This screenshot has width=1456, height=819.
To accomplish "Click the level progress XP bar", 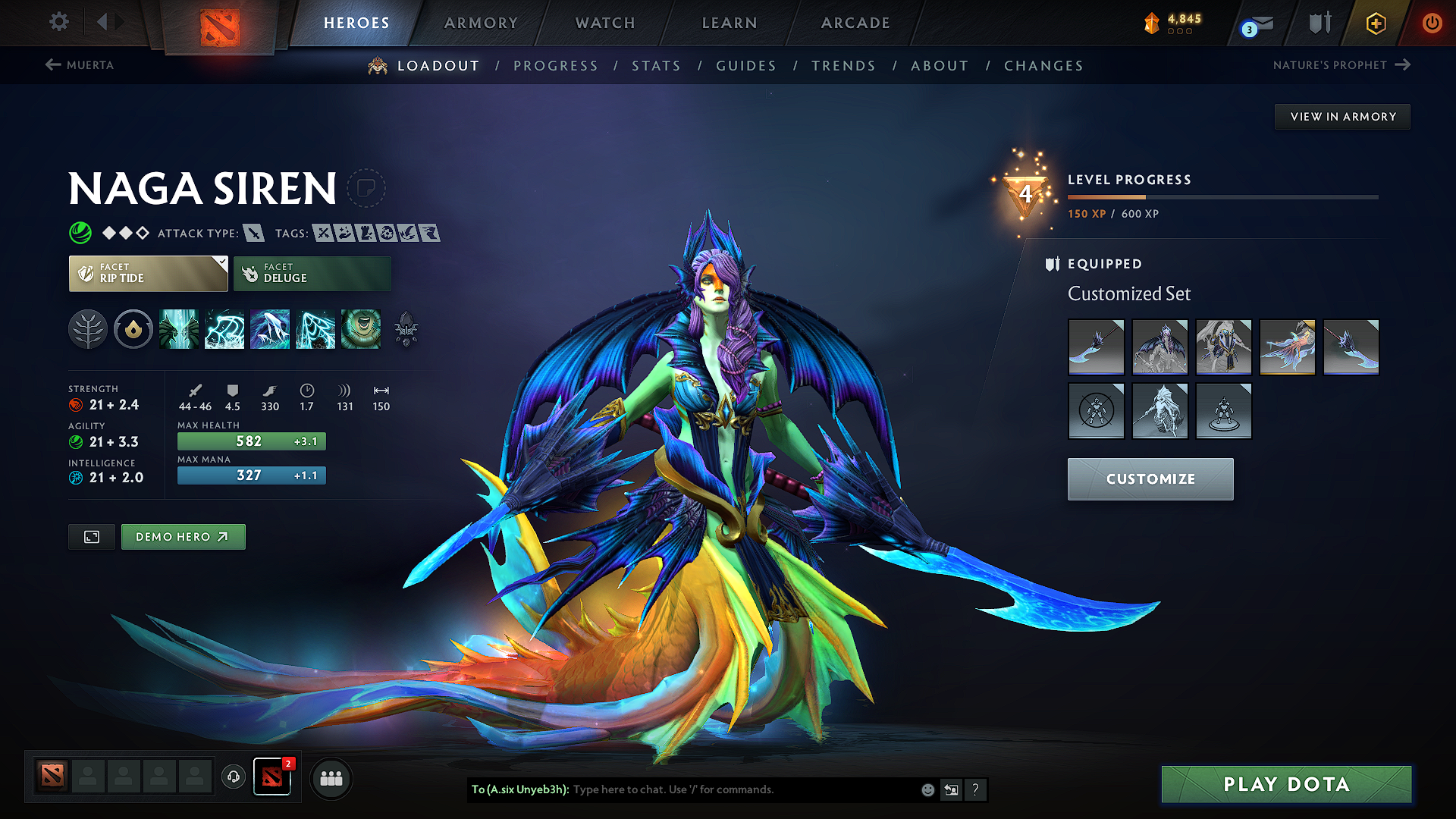I will tap(1223, 196).
